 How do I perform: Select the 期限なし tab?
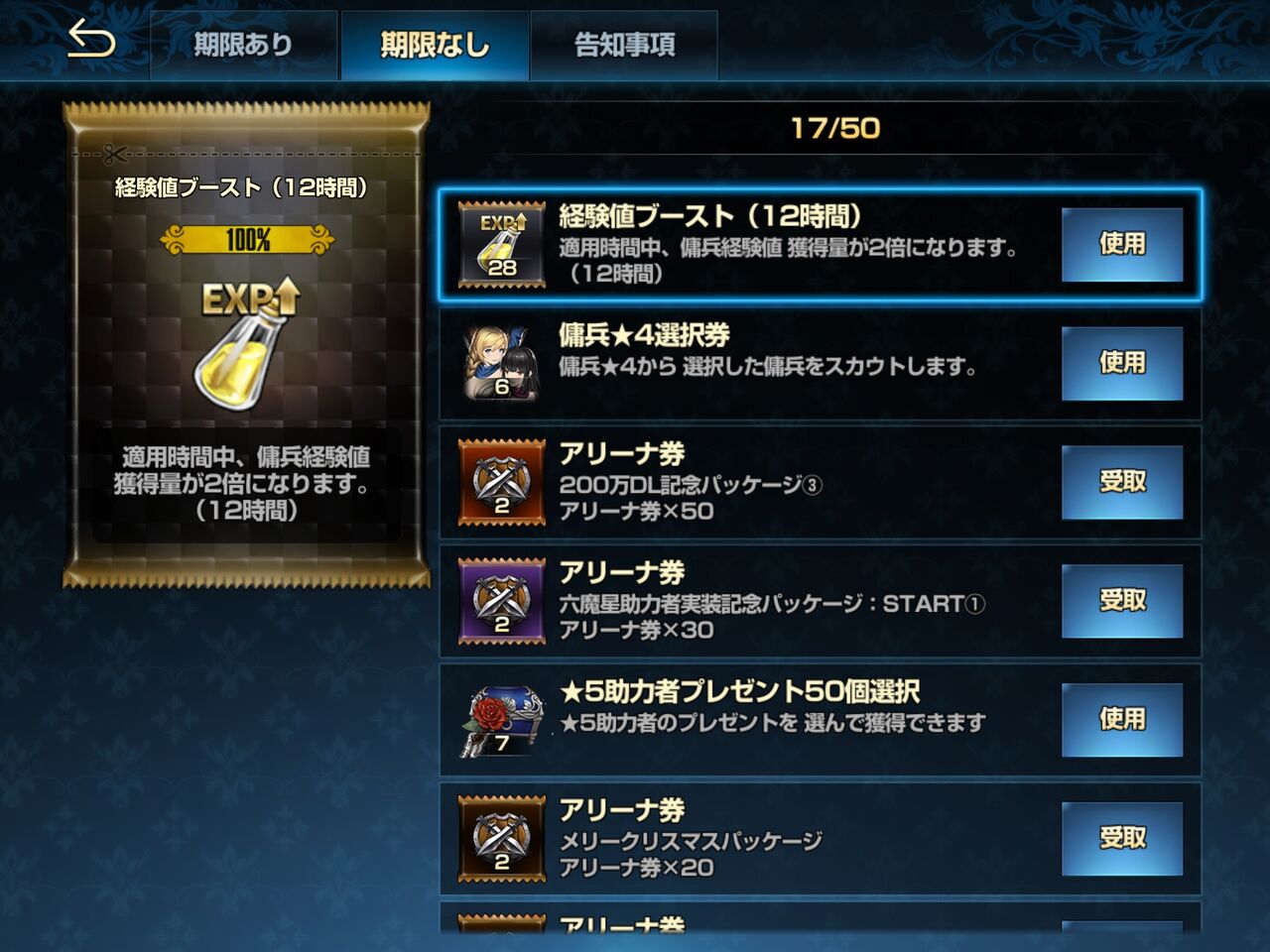434,44
